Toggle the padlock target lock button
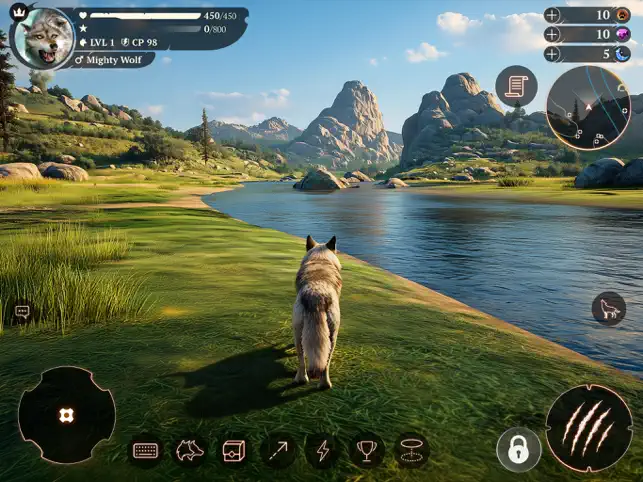 point(518,450)
